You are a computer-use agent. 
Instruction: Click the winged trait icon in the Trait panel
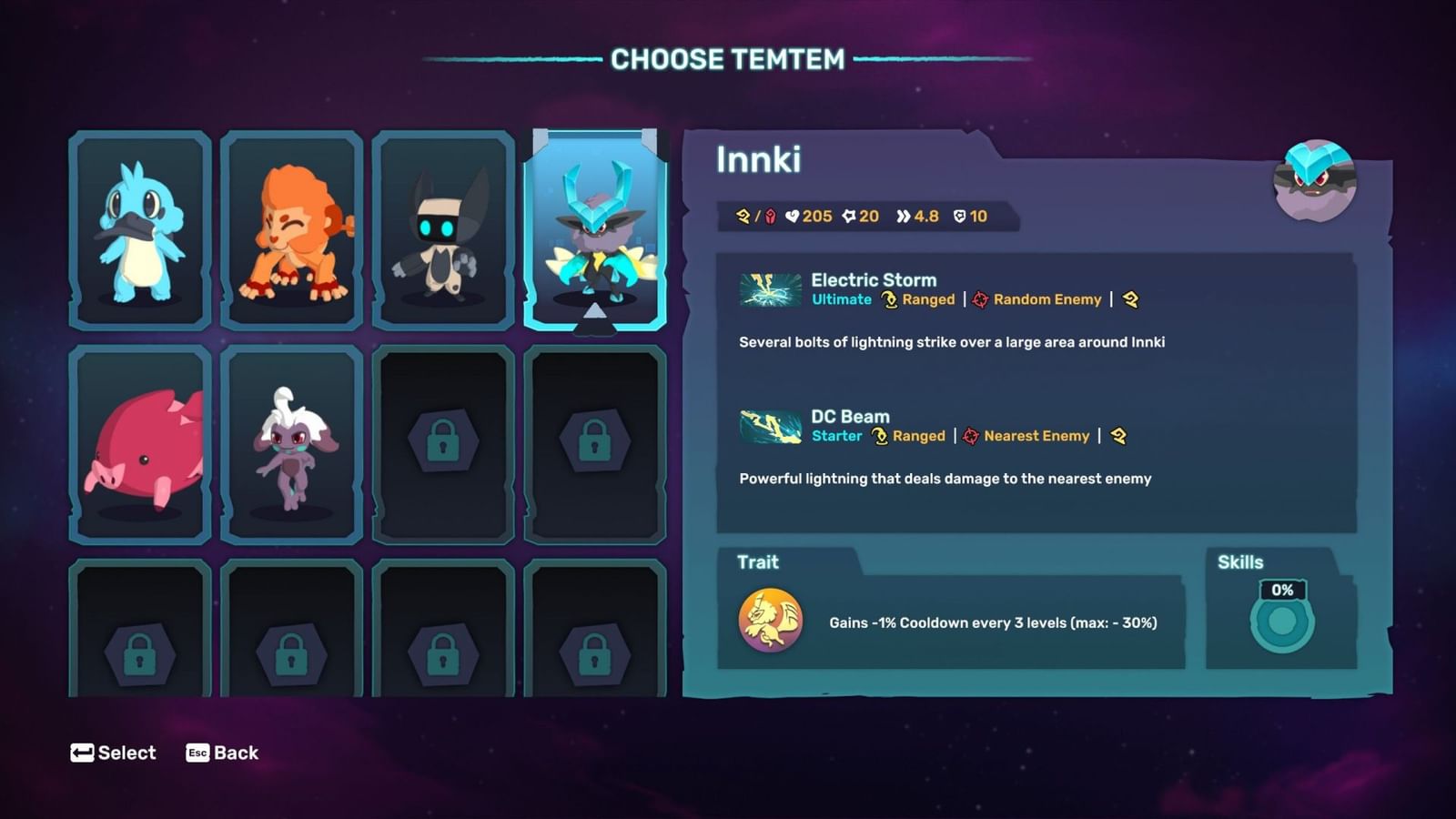pyautogui.click(x=767, y=622)
